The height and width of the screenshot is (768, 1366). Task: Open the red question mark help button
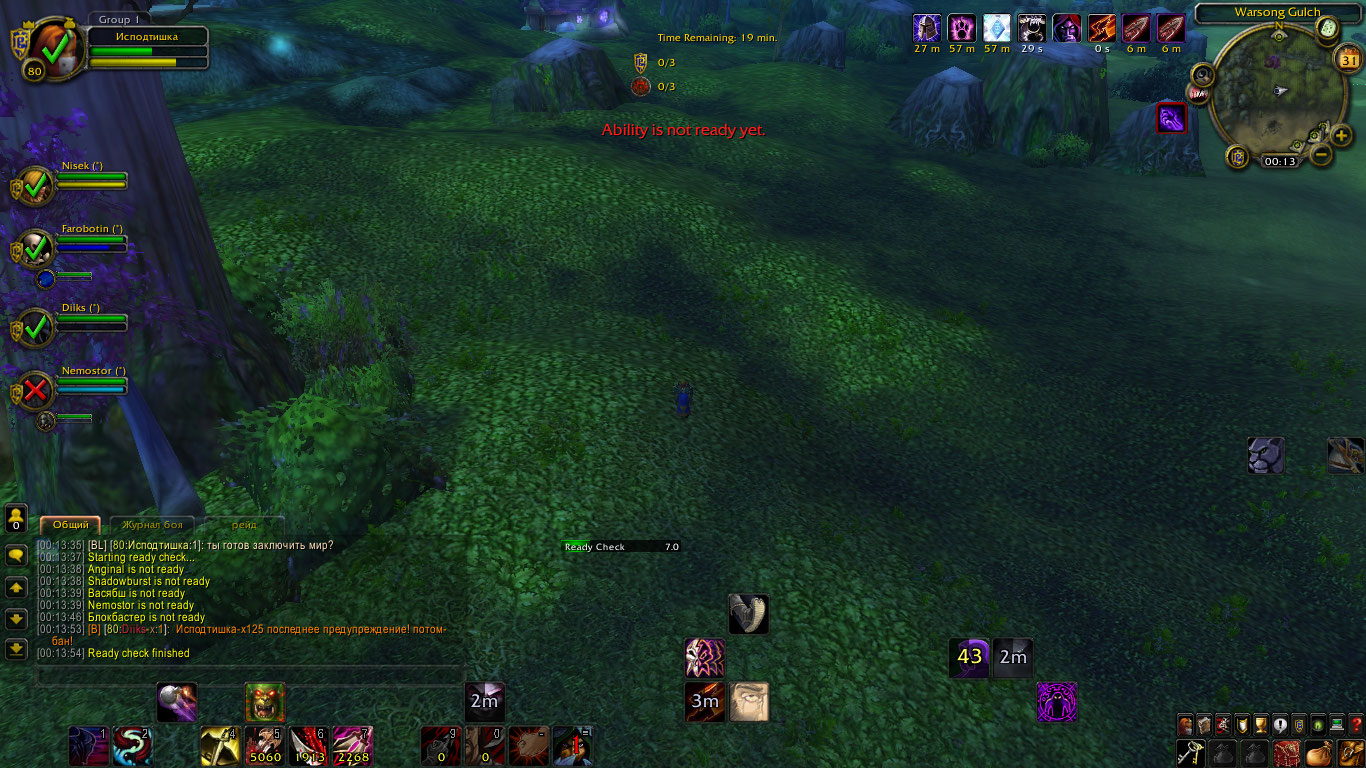click(1356, 726)
